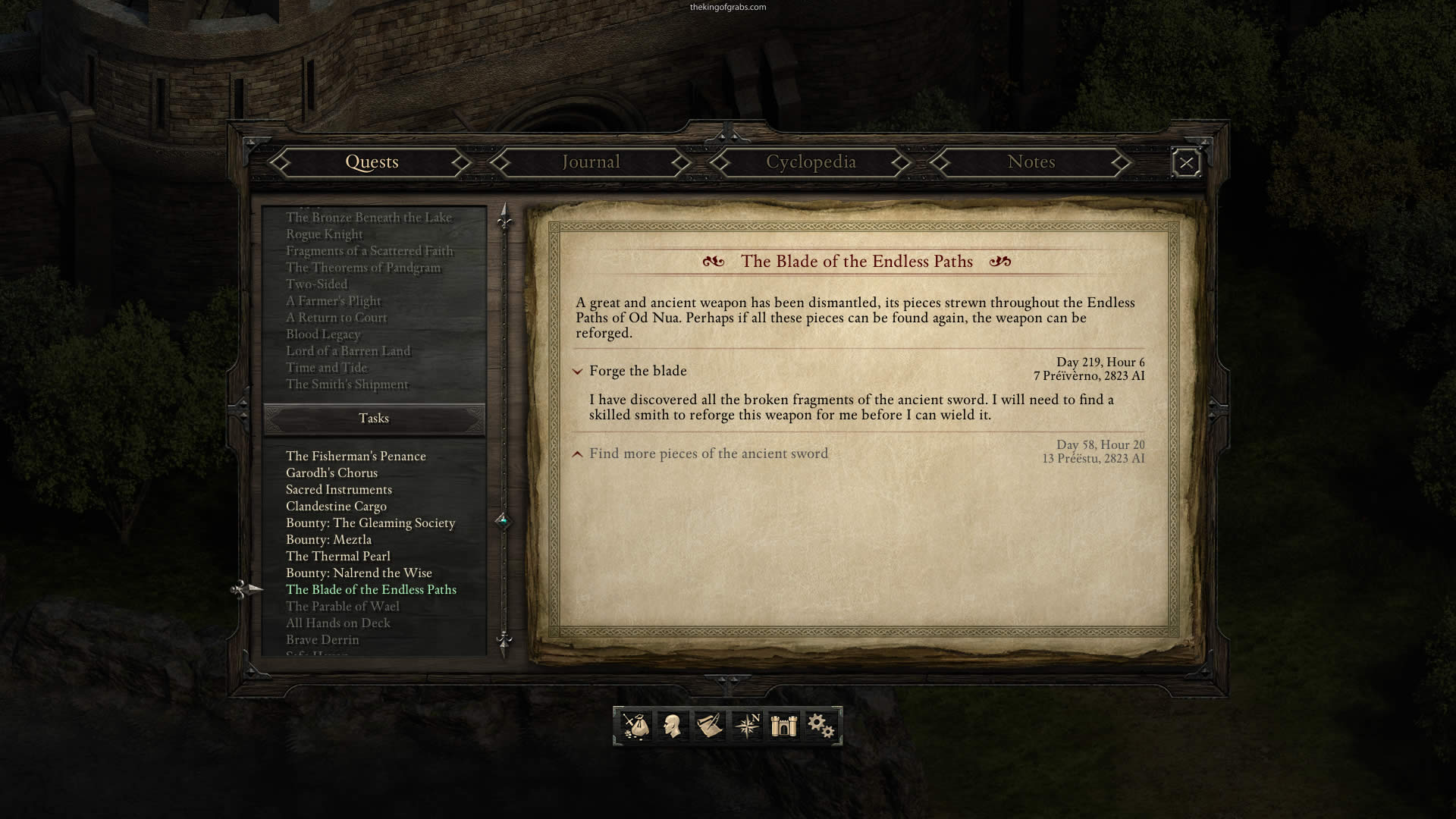Show the Notes tab
The height and width of the screenshot is (819, 1456).
pos(1031,162)
